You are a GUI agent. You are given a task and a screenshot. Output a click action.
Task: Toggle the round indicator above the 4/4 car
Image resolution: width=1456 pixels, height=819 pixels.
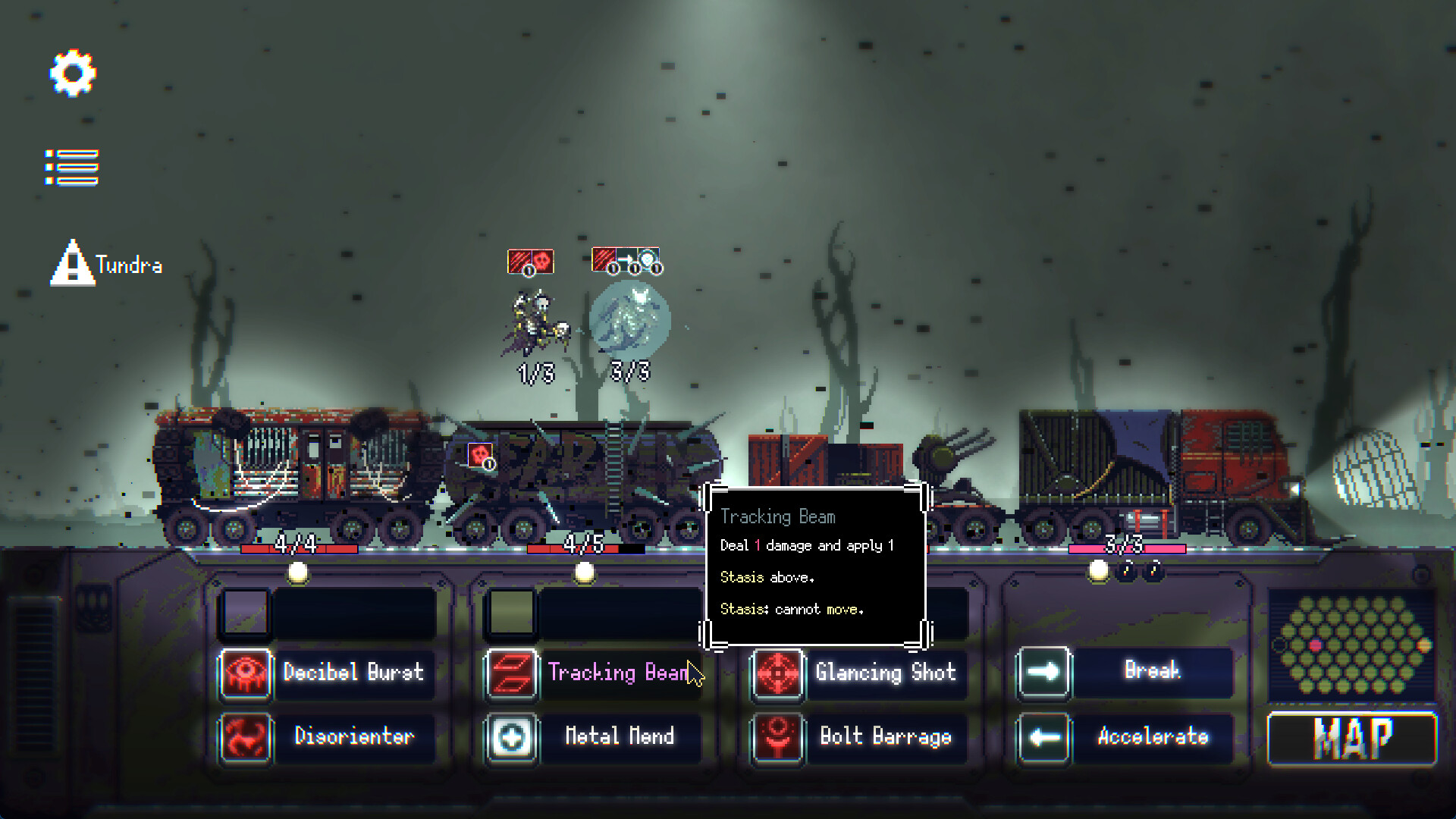point(297,573)
